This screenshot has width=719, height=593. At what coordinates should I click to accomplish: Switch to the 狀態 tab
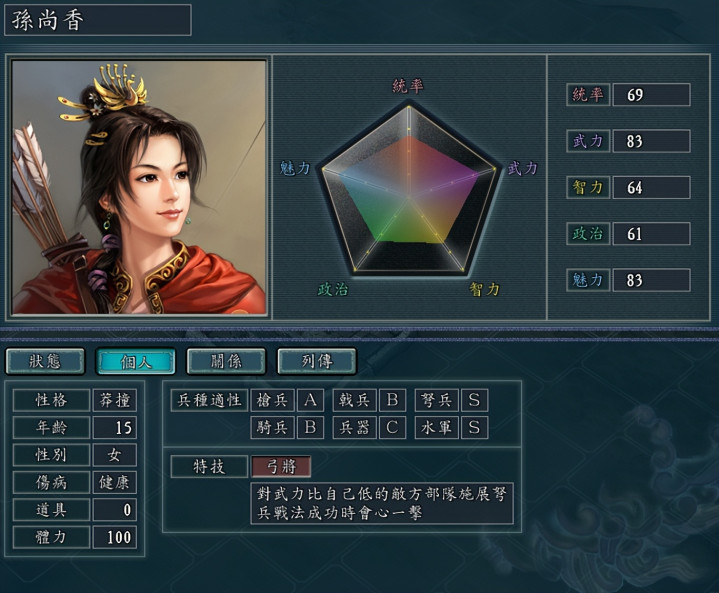[x=45, y=361]
